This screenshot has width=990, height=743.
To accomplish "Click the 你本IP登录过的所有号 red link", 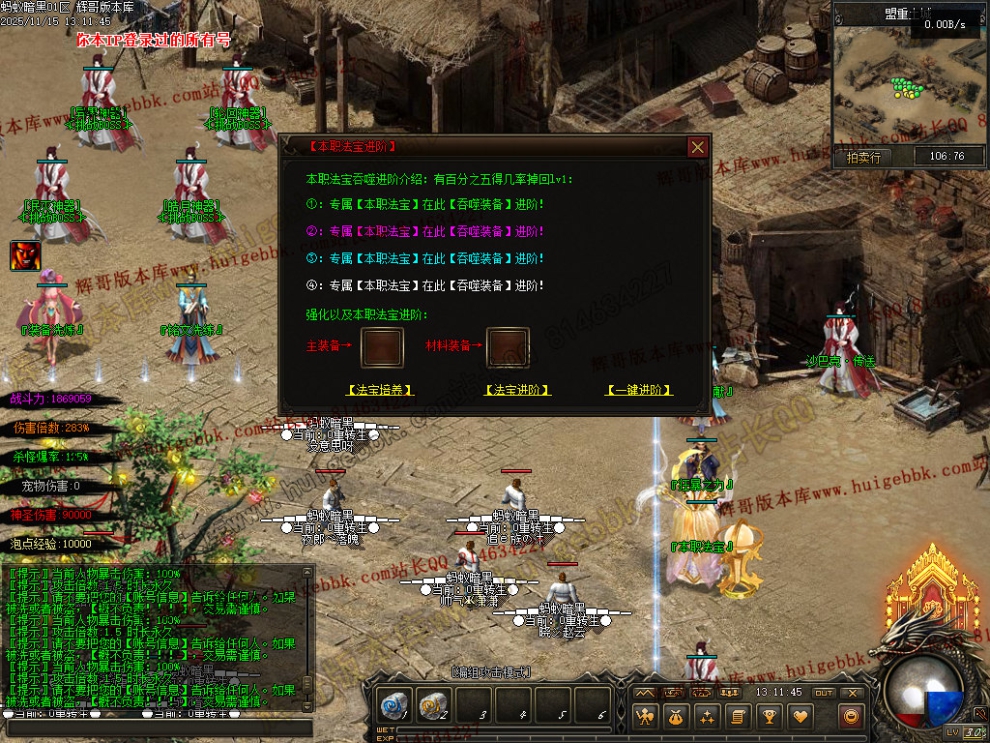I will [x=154, y=40].
